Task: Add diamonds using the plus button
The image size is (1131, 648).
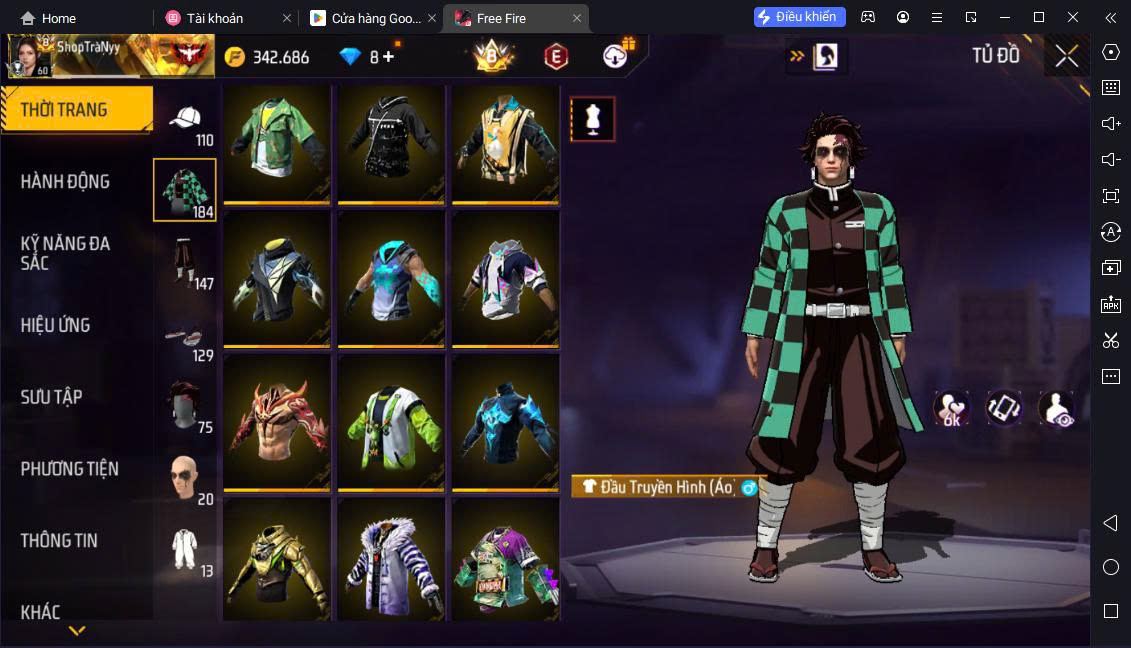Action: (x=389, y=57)
